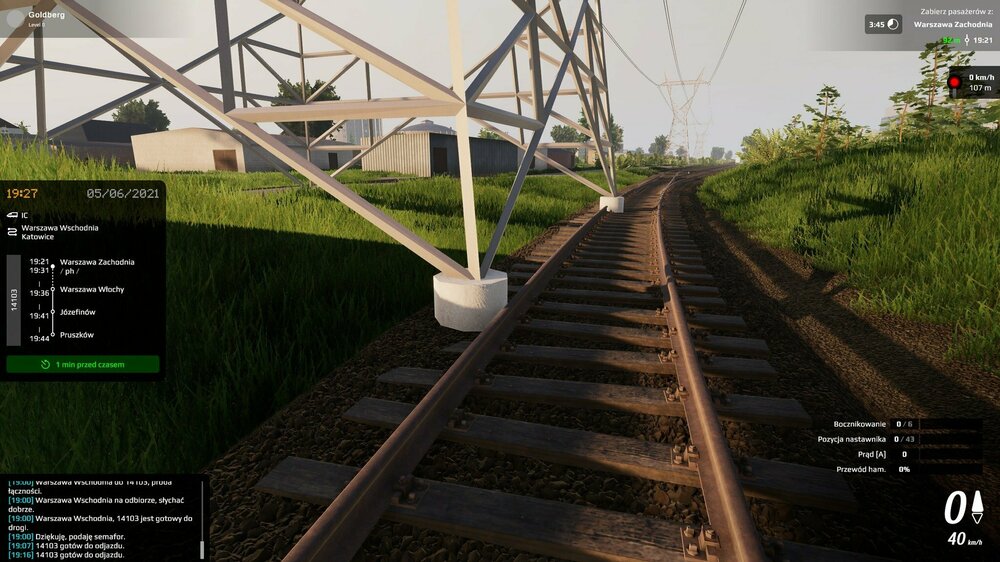Click the green '1 min przed czasem' status
The height and width of the screenshot is (562, 1000).
83,364
